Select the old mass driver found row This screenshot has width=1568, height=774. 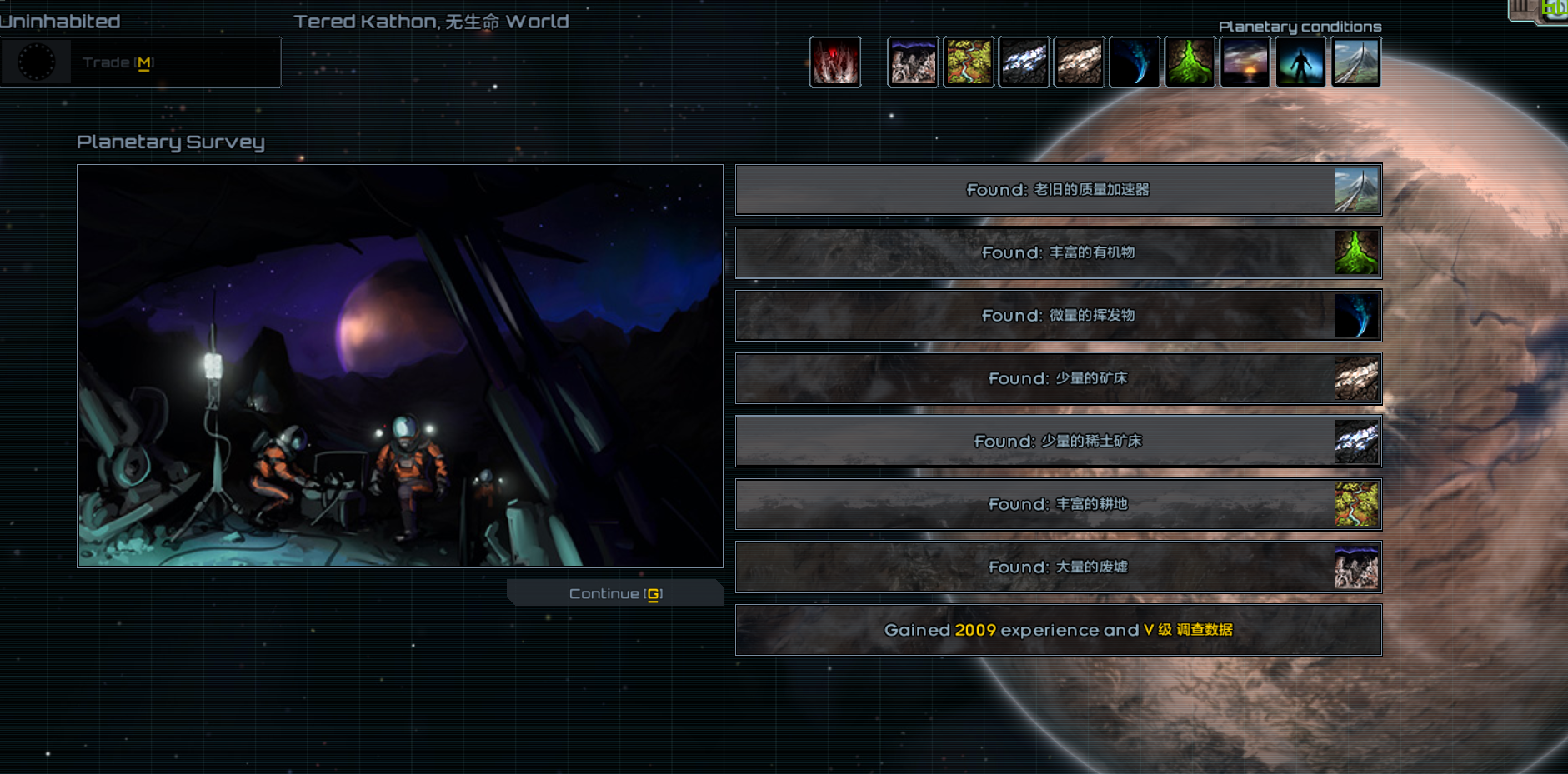pyautogui.click(x=1058, y=190)
